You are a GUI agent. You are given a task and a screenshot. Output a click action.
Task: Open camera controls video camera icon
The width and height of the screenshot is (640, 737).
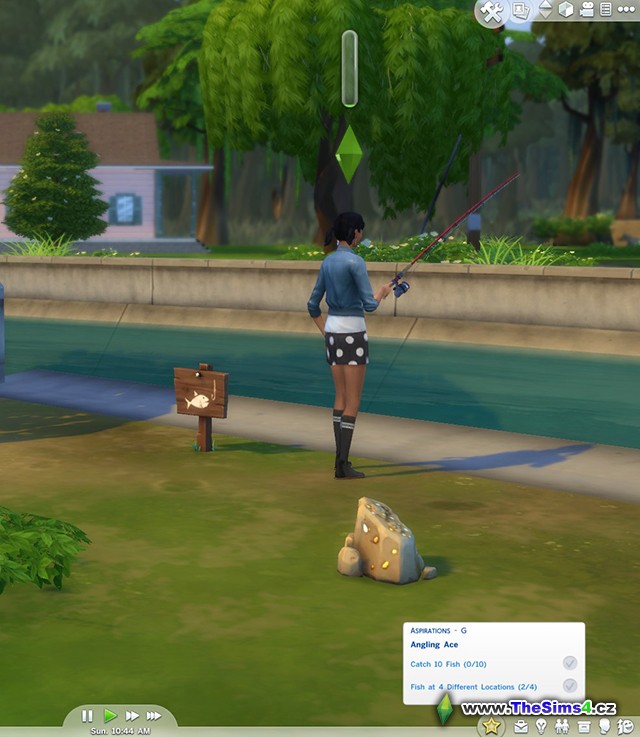pyautogui.click(x=588, y=10)
